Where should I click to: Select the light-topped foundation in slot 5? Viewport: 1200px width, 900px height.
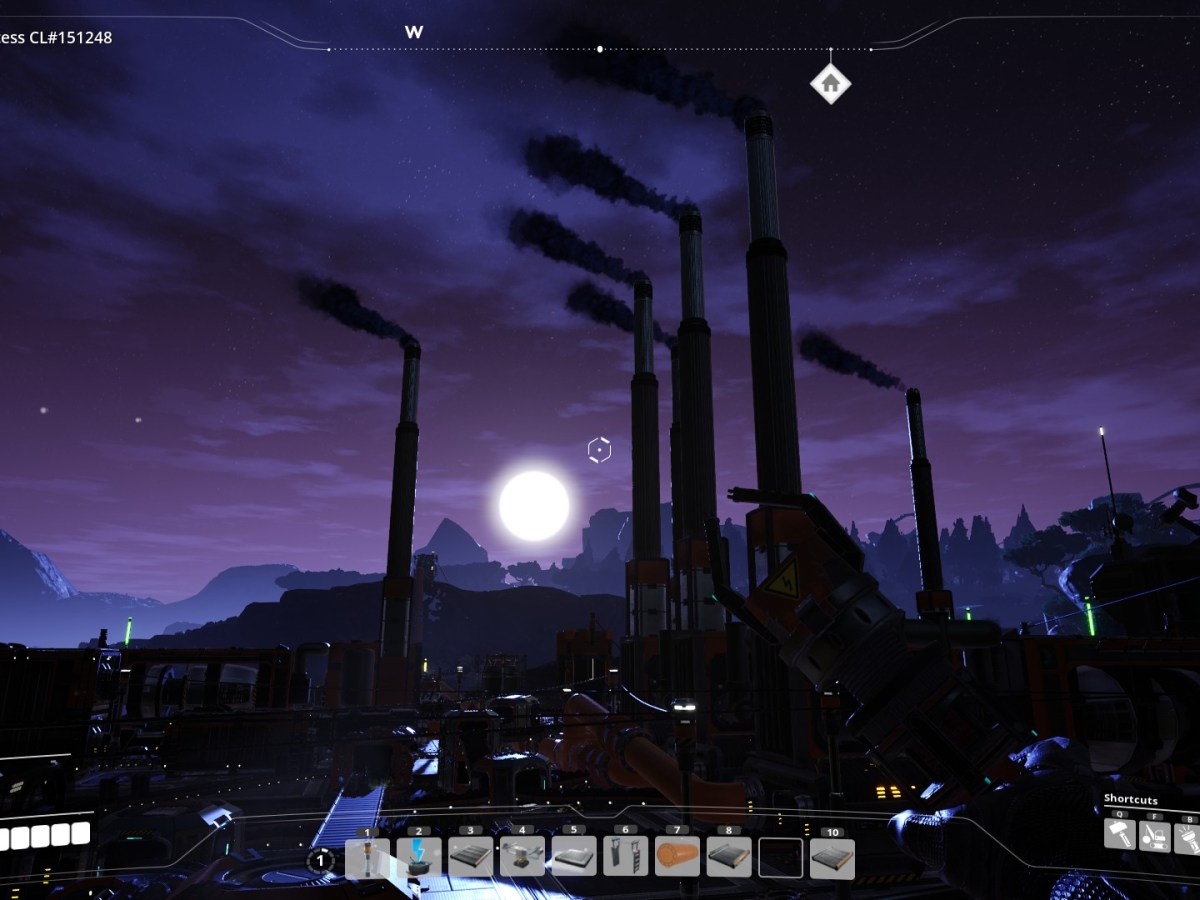pos(574,858)
